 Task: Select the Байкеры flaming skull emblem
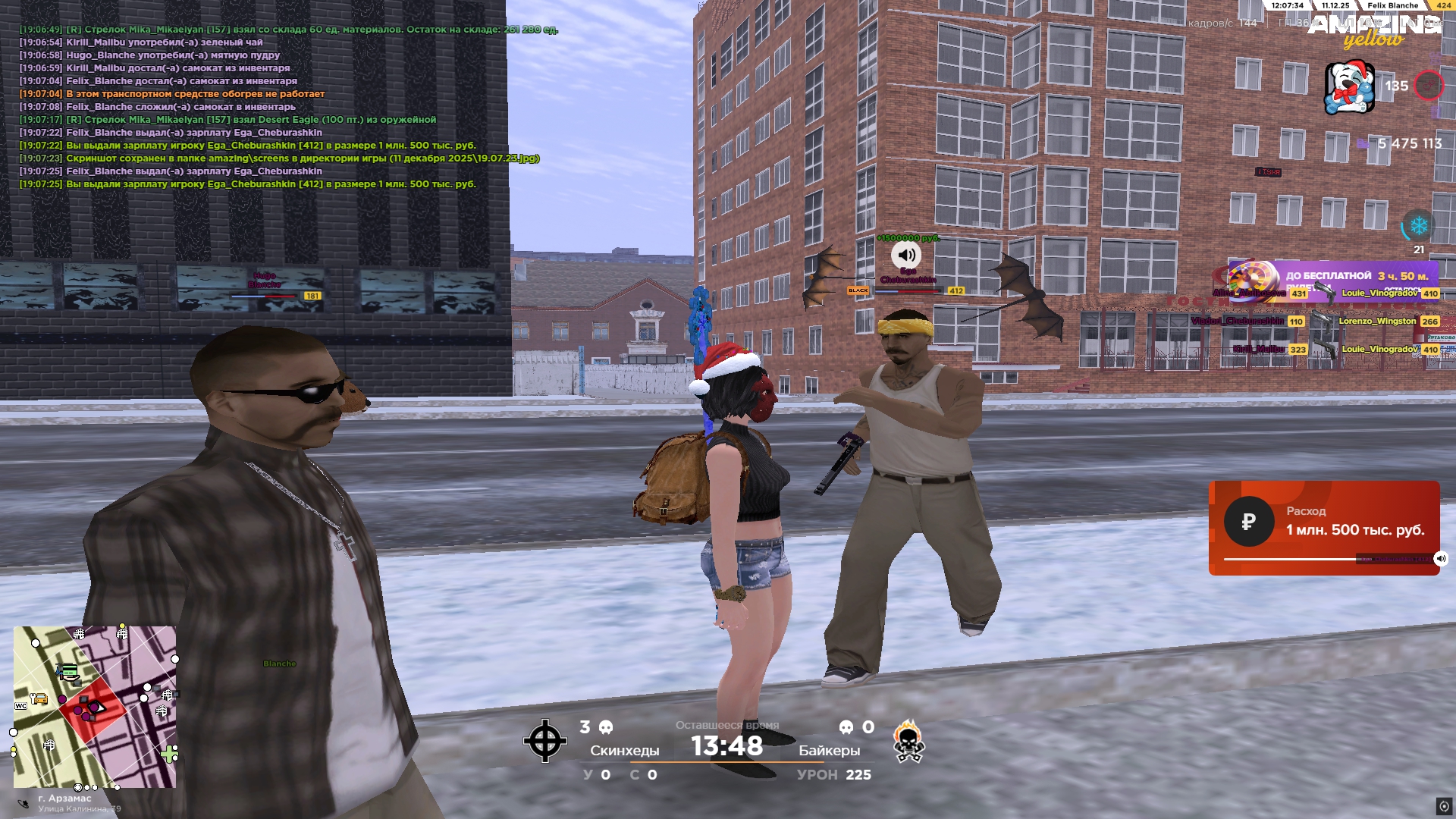coord(908,742)
